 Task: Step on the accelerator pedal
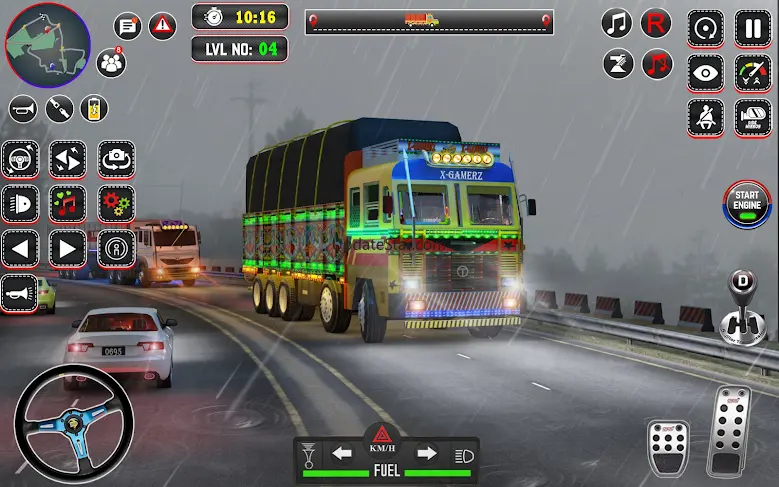[x=729, y=430]
